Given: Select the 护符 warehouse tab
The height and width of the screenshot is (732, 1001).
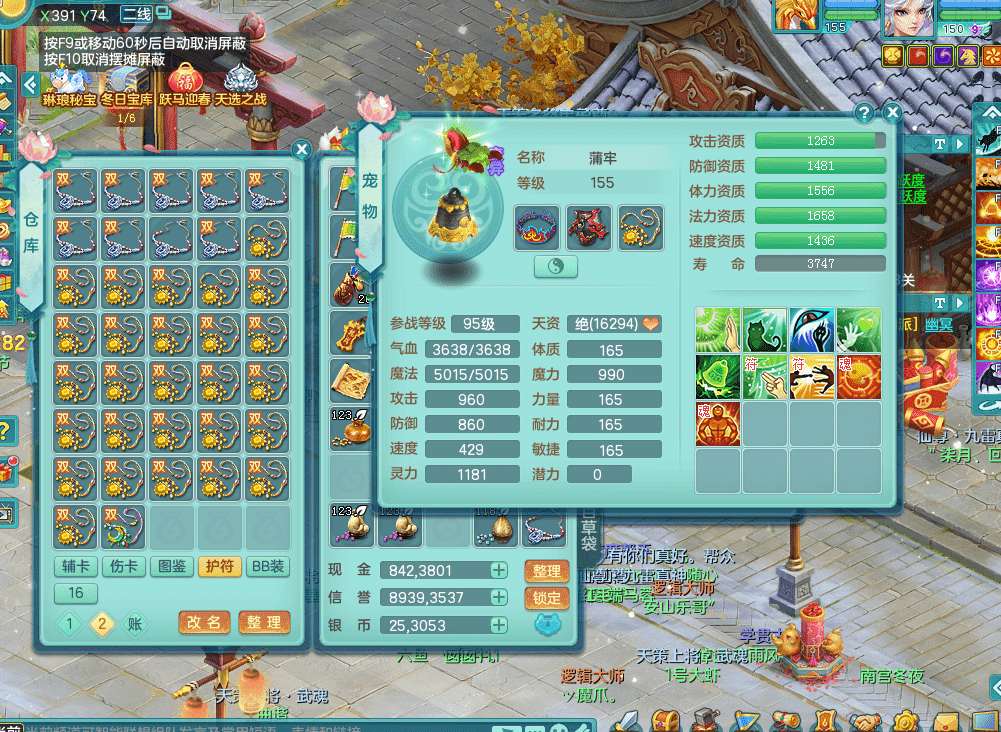Looking at the screenshot, I should pyautogui.click(x=219, y=567).
